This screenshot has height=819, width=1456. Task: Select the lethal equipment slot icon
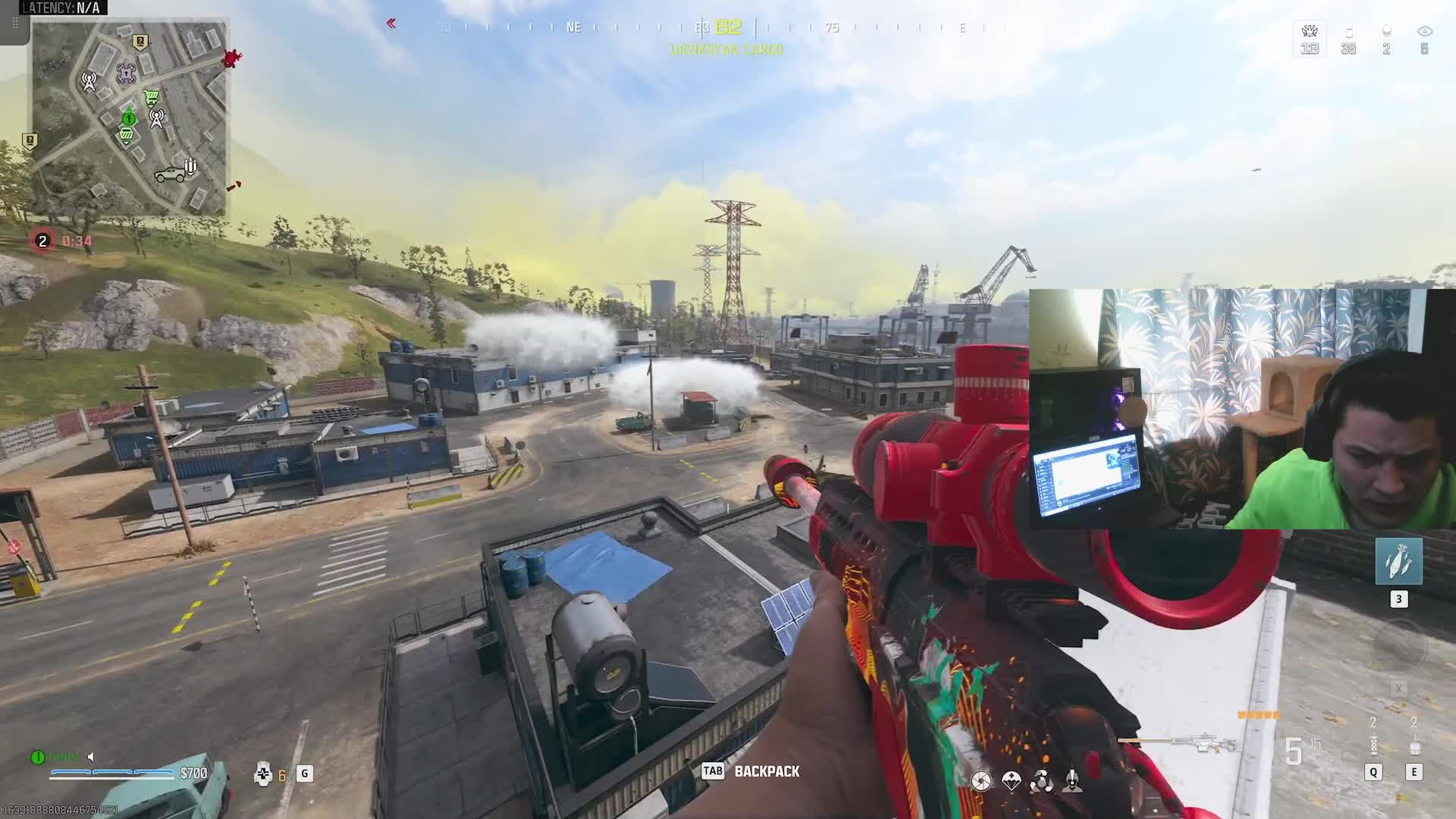(1414, 746)
